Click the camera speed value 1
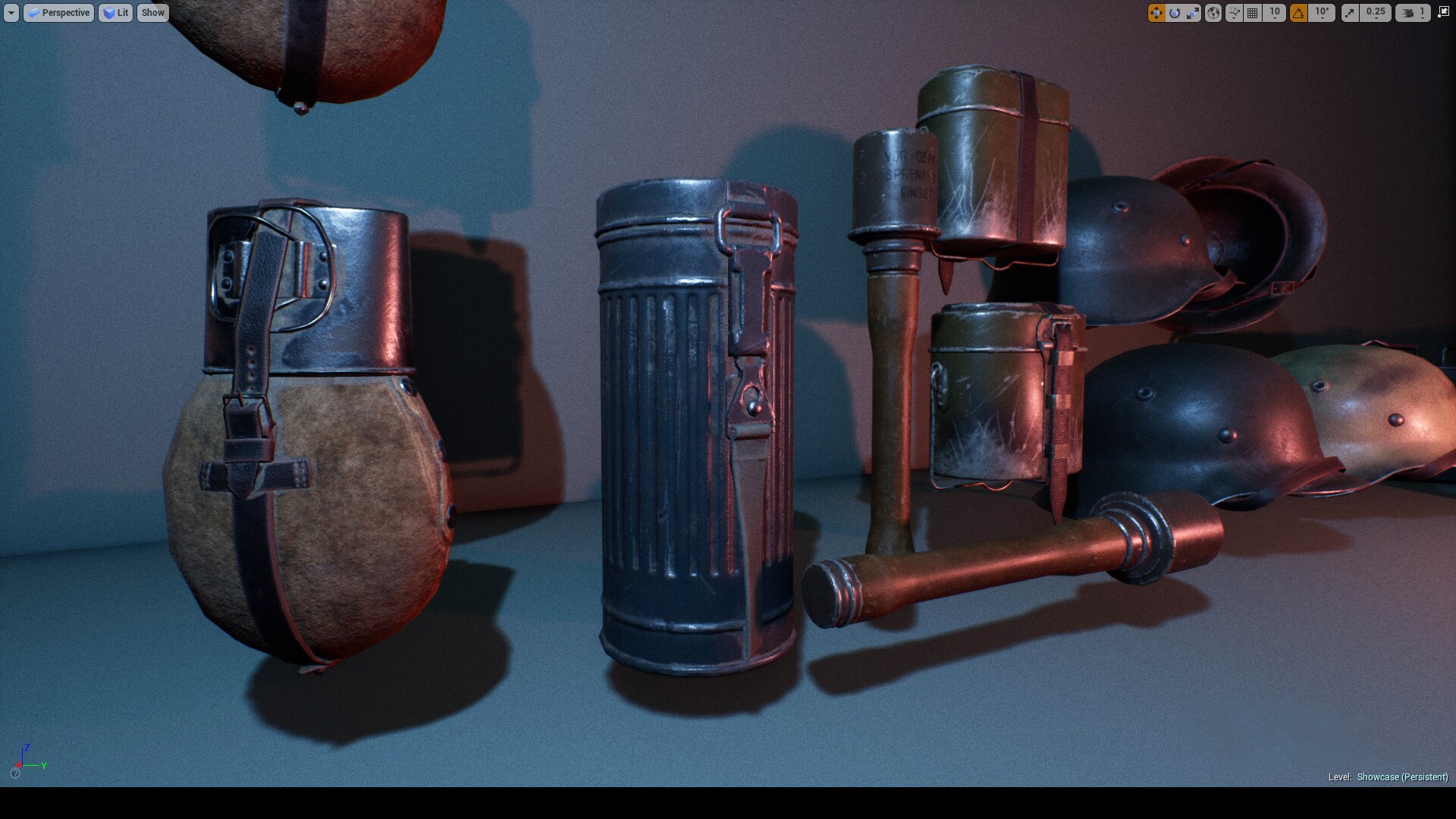 [1423, 13]
